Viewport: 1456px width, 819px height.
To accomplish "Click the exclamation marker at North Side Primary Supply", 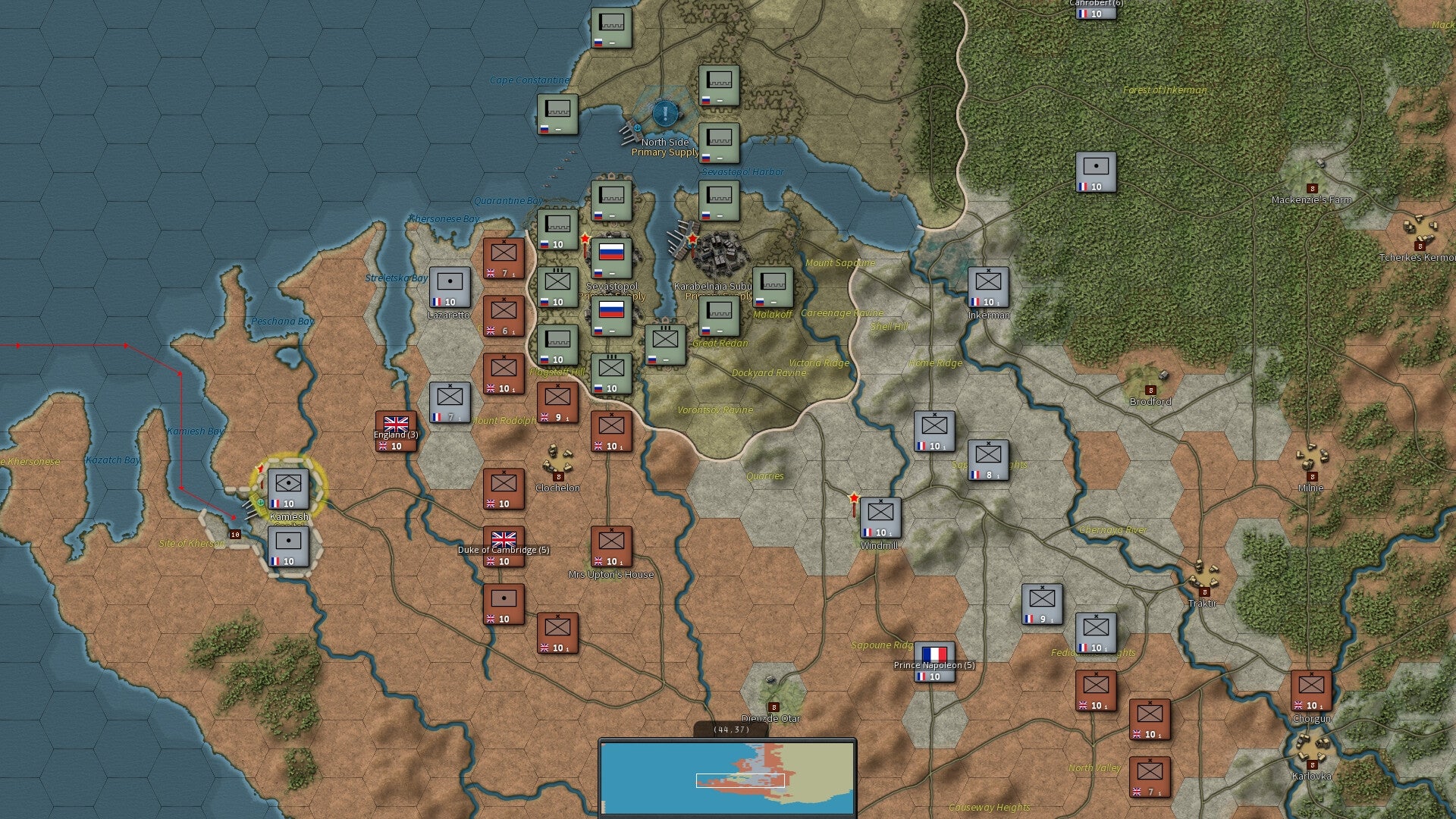I will 665,114.
